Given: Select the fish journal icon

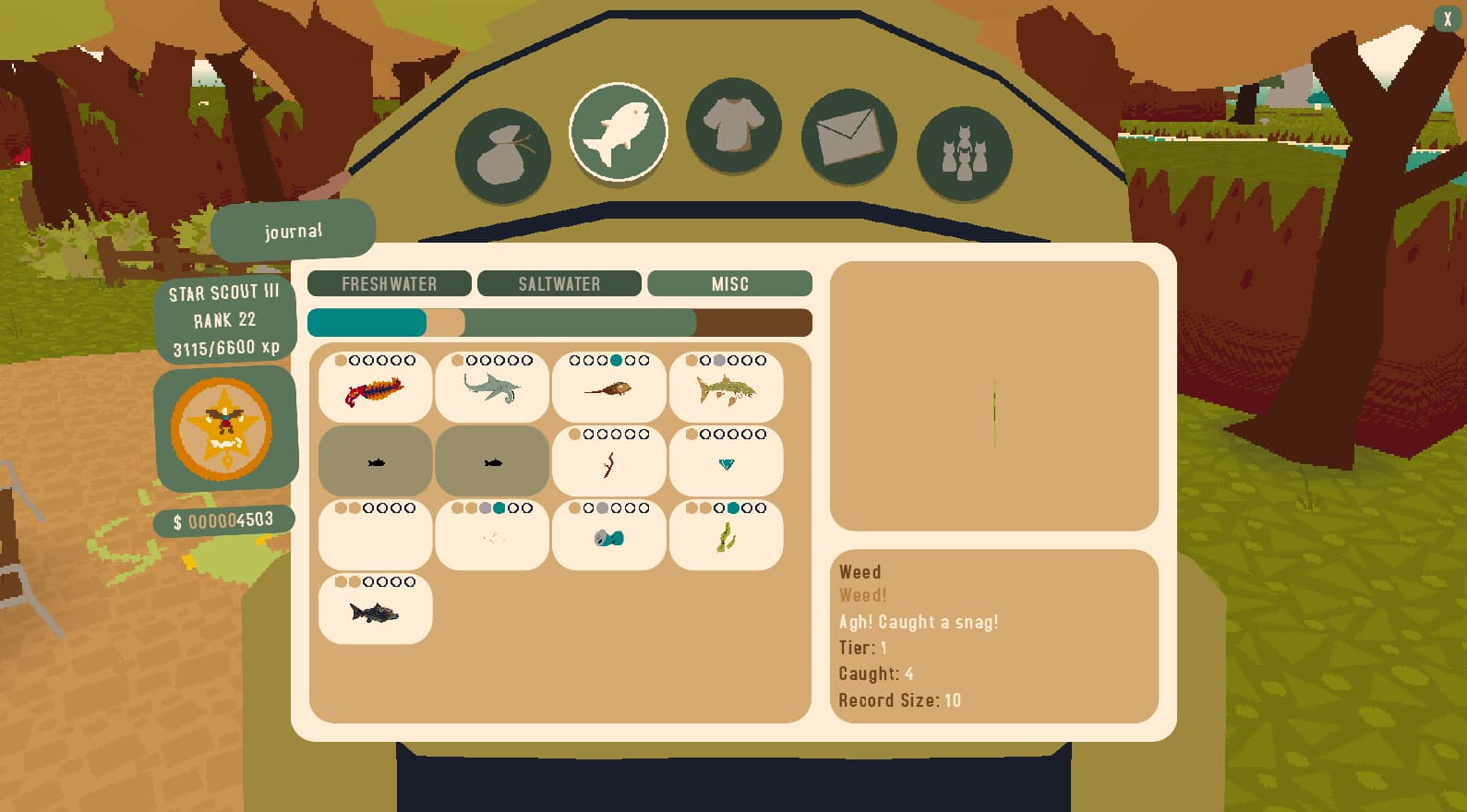Looking at the screenshot, I should pyautogui.click(x=619, y=132).
